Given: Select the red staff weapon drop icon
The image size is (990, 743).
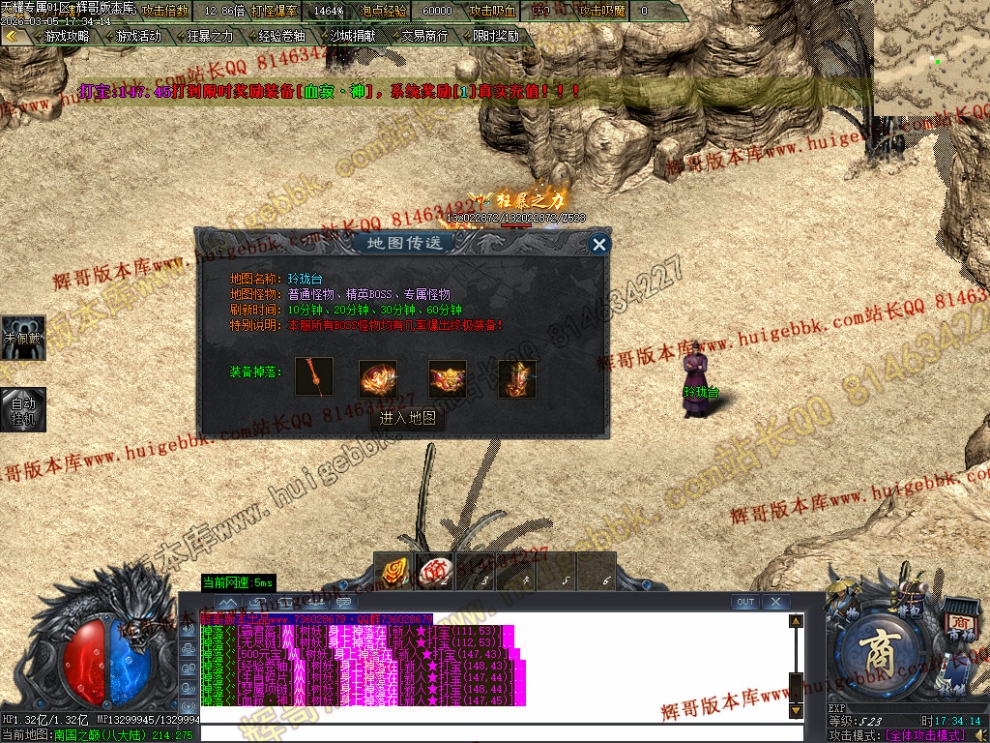Looking at the screenshot, I should [x=320, y=378].
